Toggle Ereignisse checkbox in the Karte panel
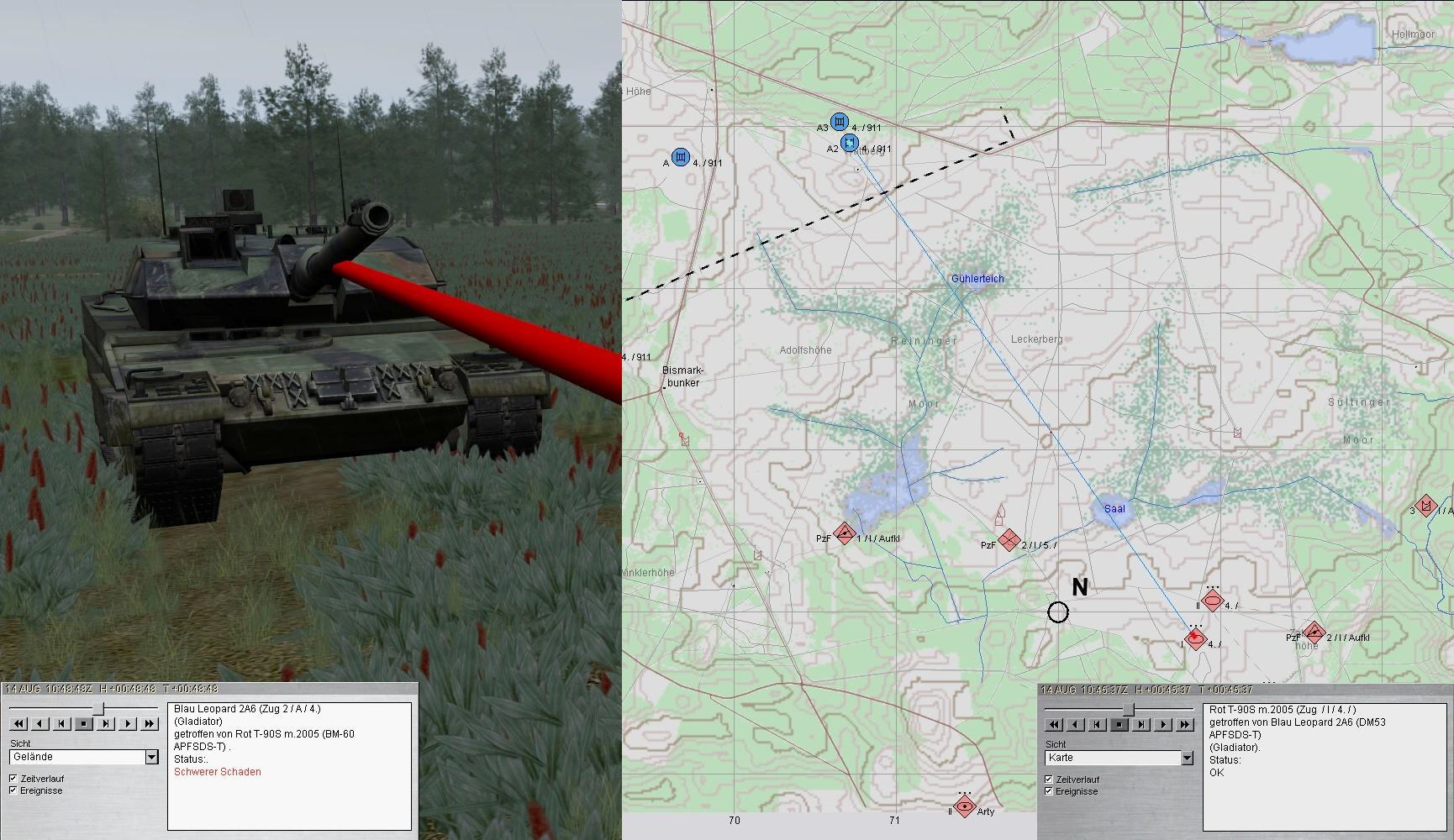The width and height of the screenshot is (1454, 840). [1048, 791]
